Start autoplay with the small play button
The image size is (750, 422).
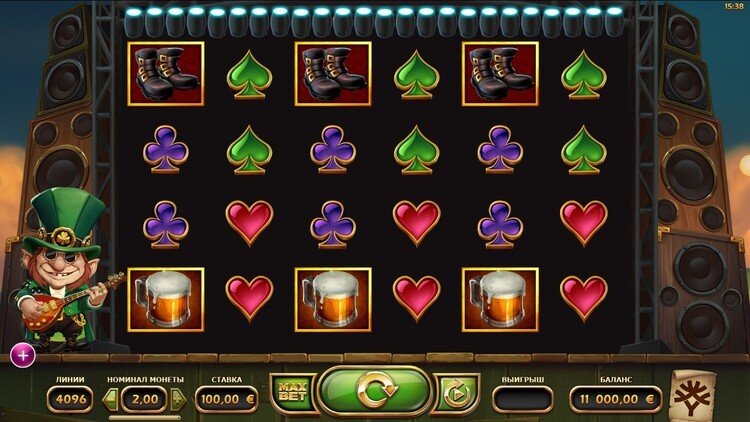coord(456,393)
